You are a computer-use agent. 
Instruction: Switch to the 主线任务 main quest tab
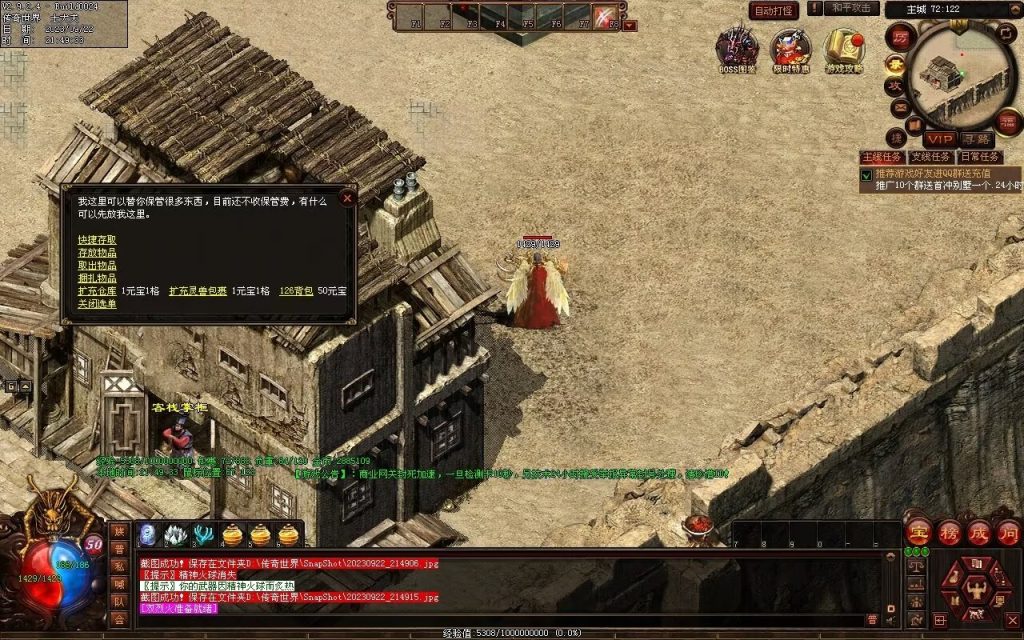pyautogui.click(x=881, y=157)
